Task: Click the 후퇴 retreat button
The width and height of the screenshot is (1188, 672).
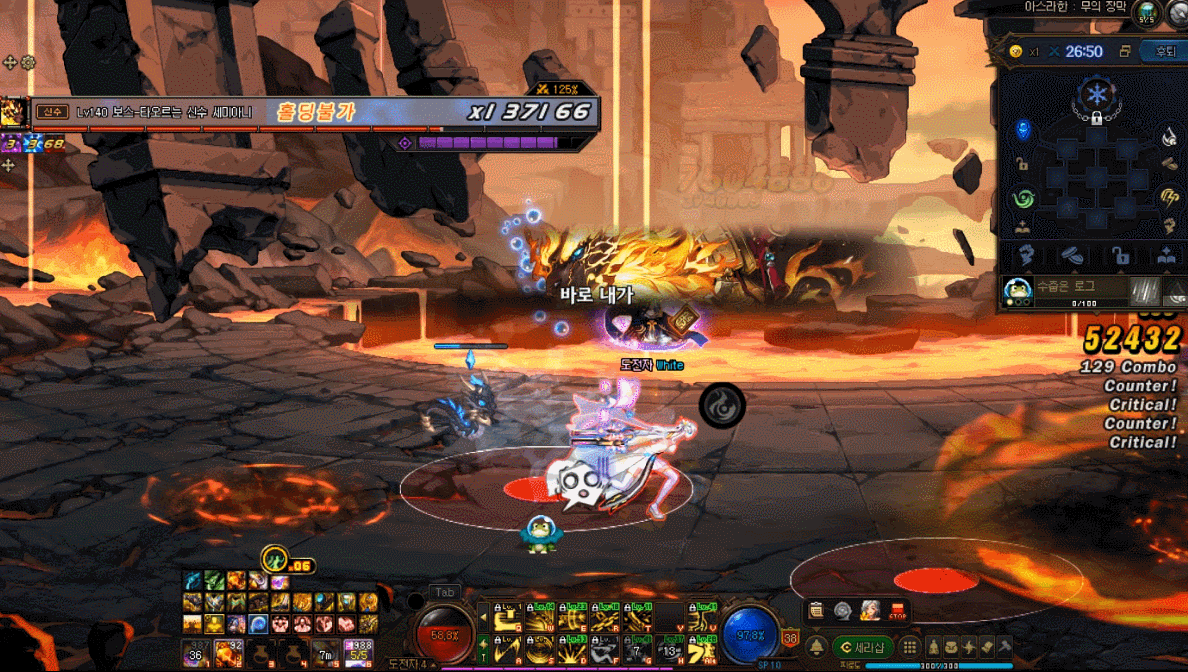Action: click(1165, 52)
